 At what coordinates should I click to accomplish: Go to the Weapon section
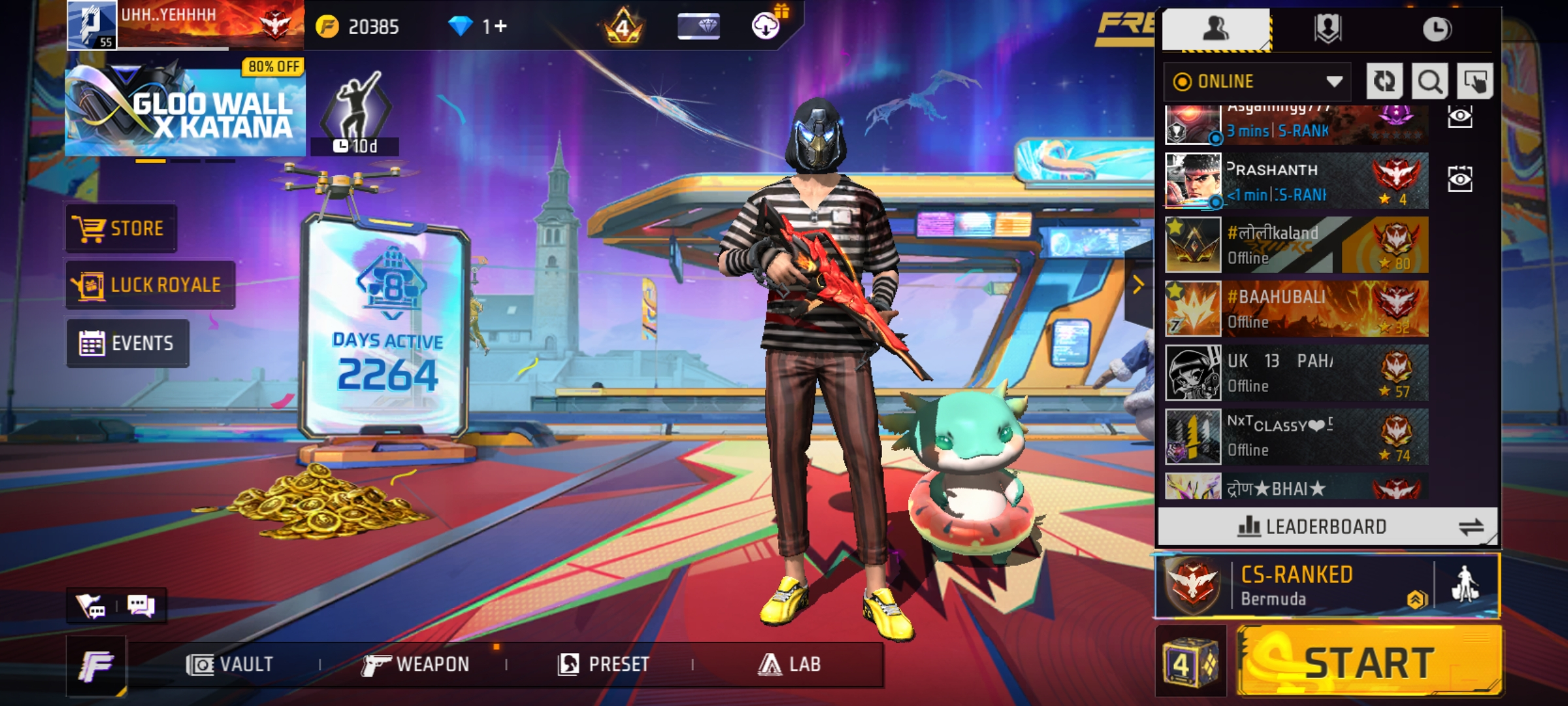(416, 665)
